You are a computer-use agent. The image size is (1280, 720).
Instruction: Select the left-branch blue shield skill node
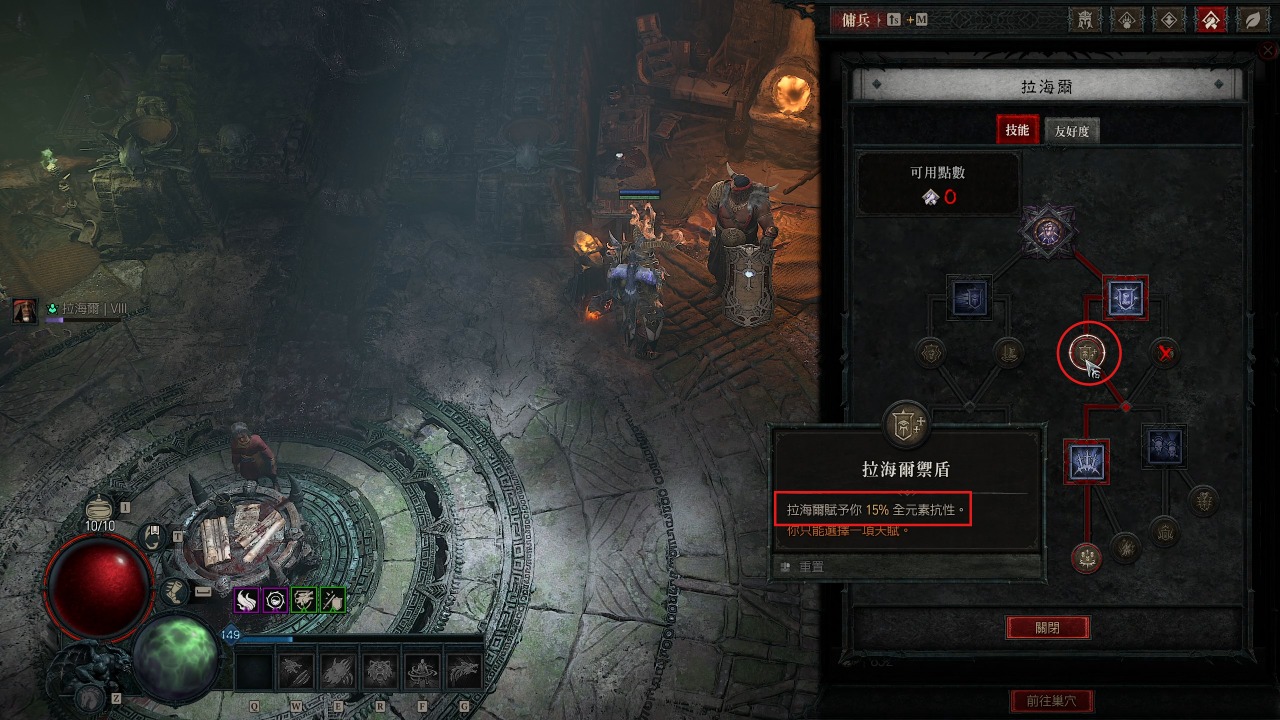[x=969, y=297]
